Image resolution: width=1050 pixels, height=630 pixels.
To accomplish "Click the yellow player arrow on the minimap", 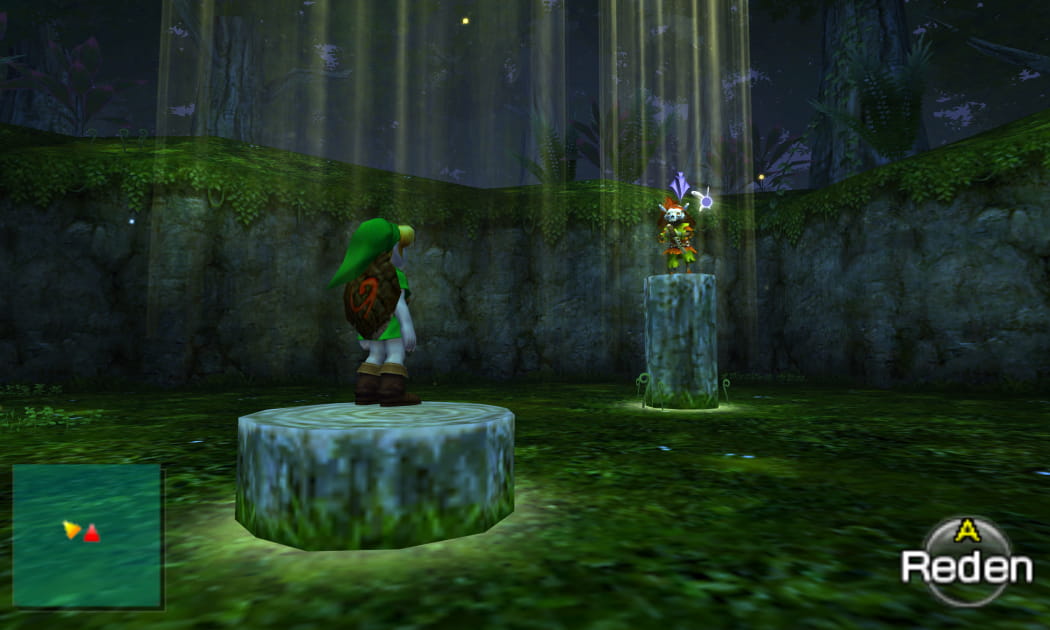I will (x=71, y=529).
